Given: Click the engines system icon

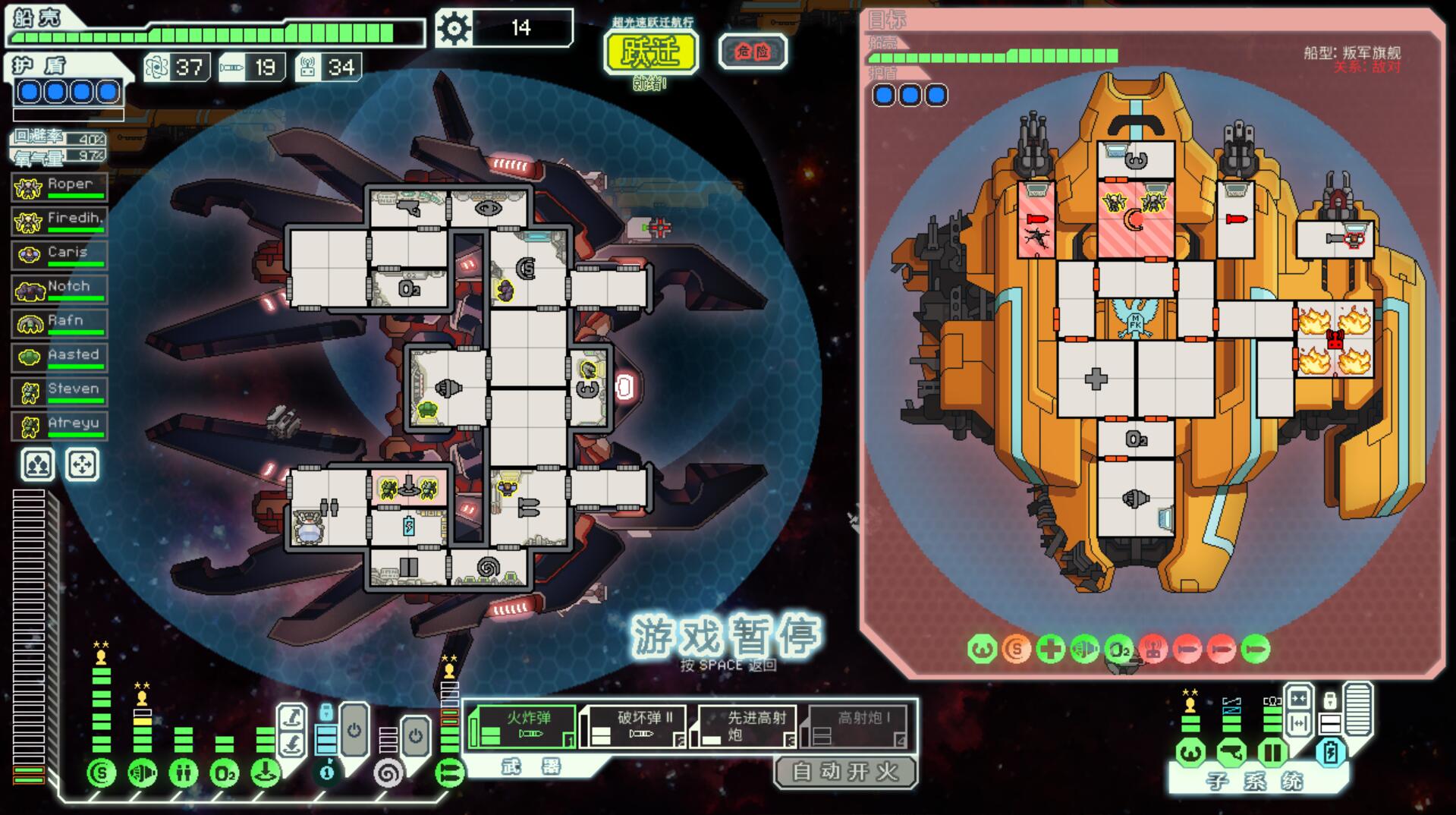Looking at the screenshot, I should [x=143, y=773].
